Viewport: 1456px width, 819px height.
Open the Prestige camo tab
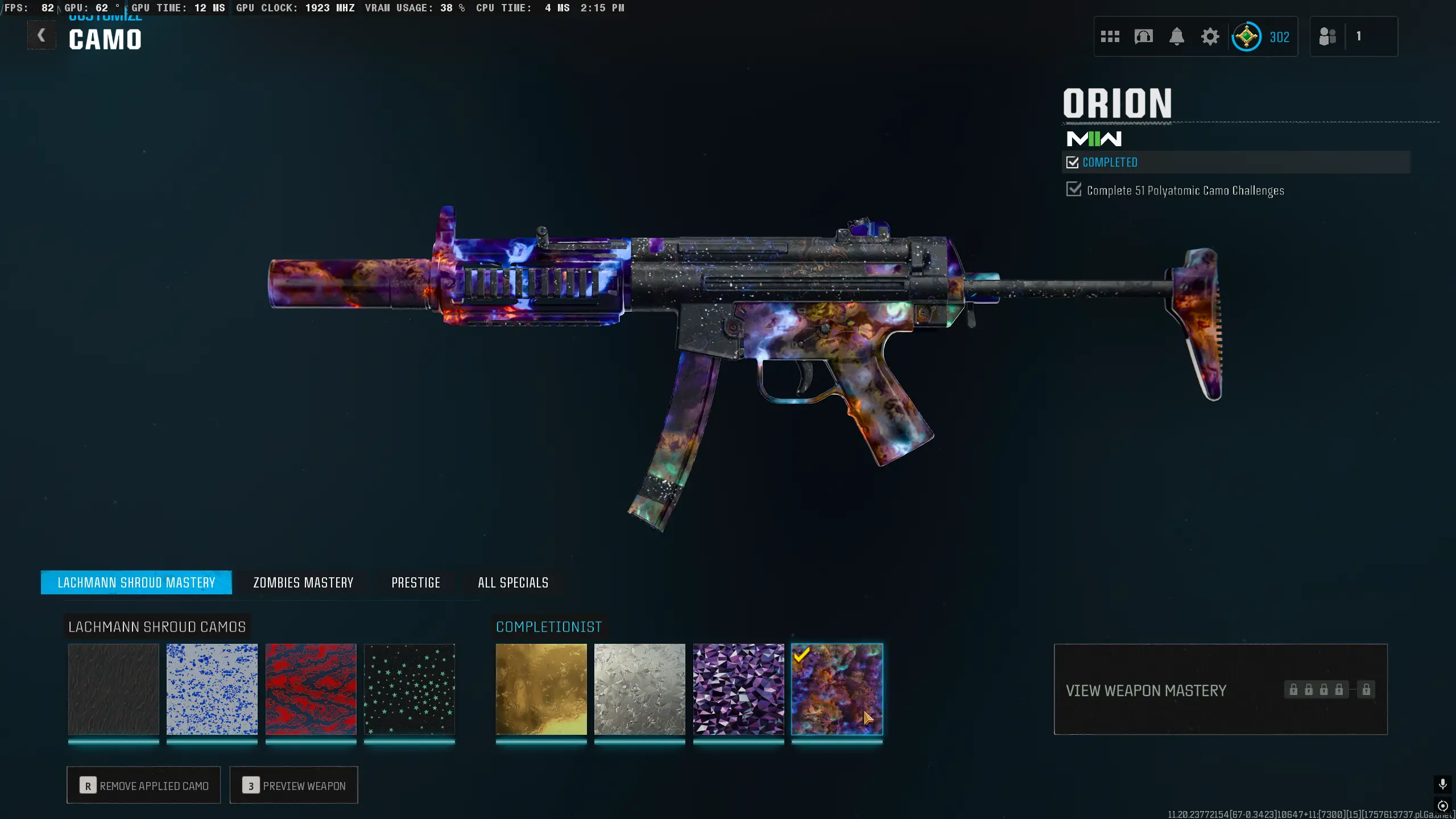(x=416, y=582)
